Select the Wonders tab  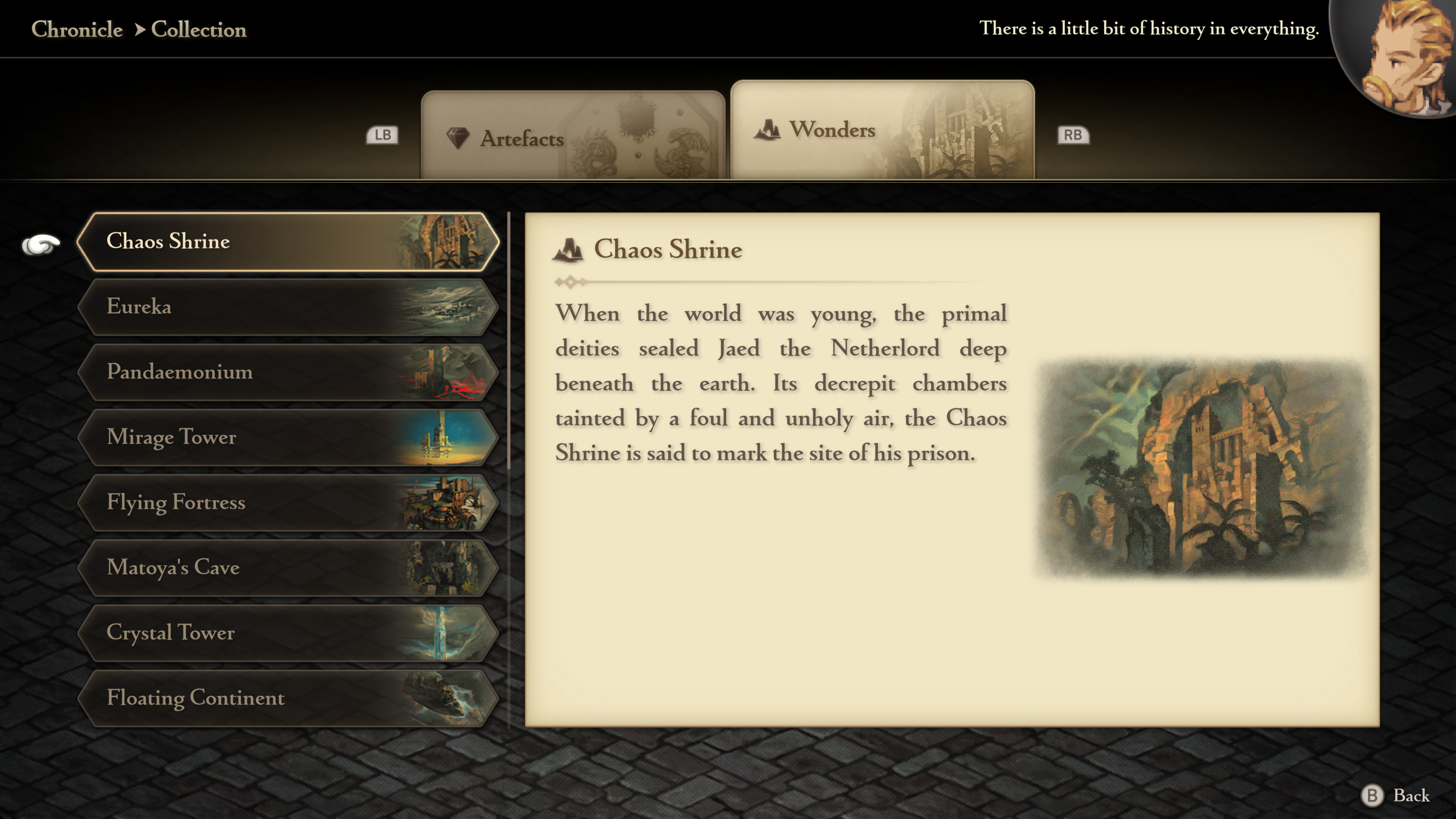point(882,130)
